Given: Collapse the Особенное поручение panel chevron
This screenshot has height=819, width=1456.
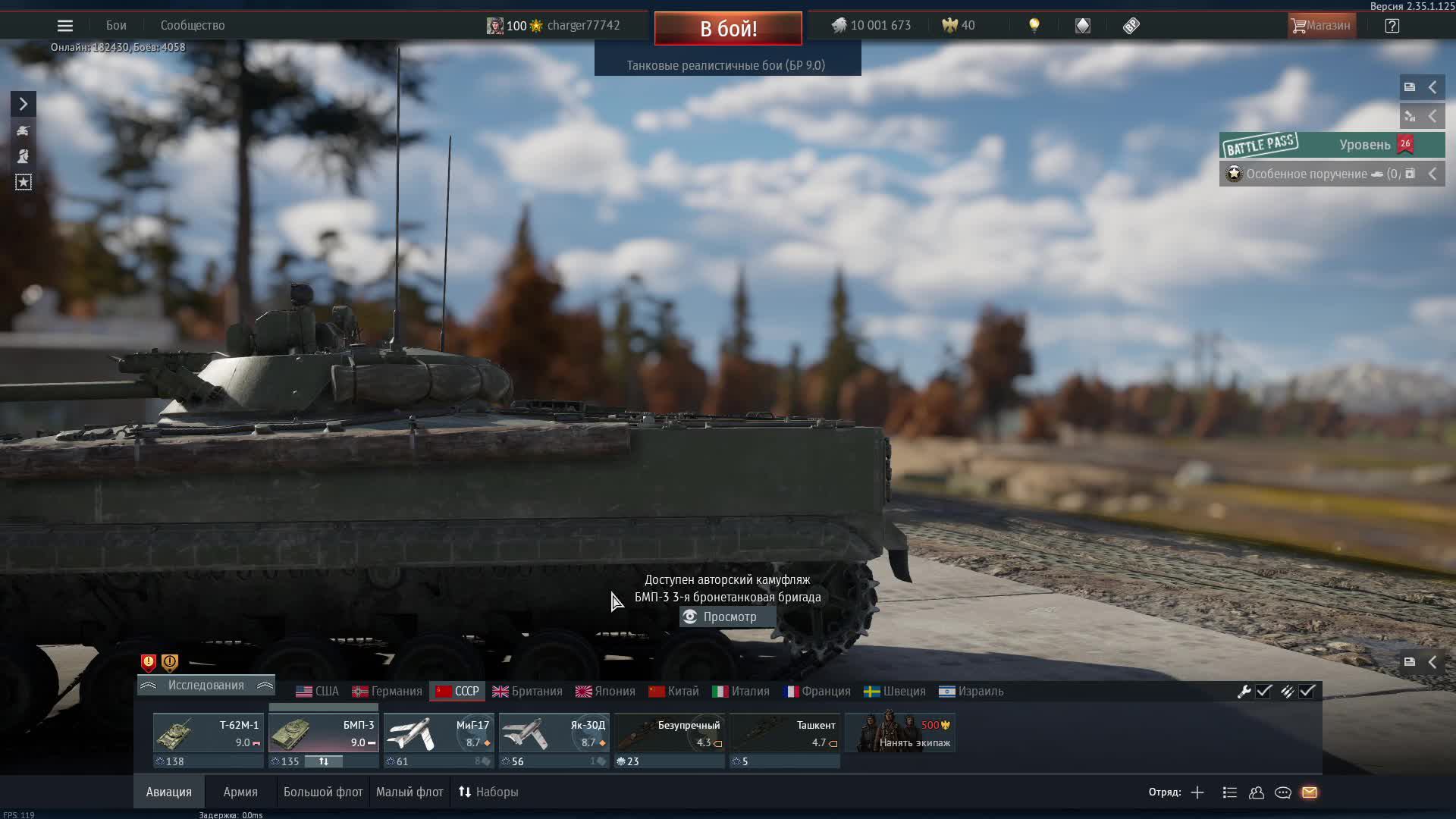Looking at the screenshot, I should [x=1432, y=173].
